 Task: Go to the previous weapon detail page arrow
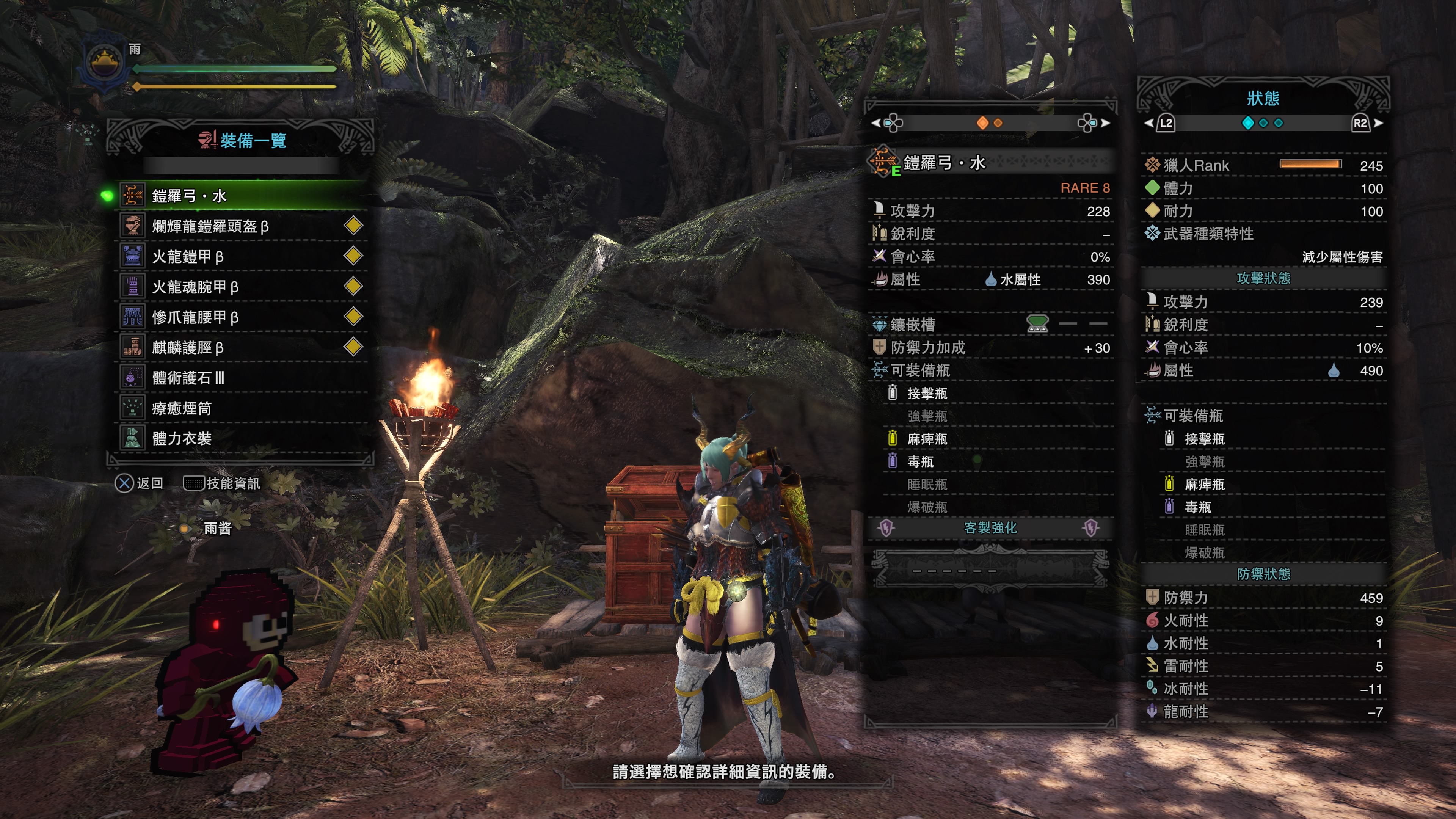875,122
